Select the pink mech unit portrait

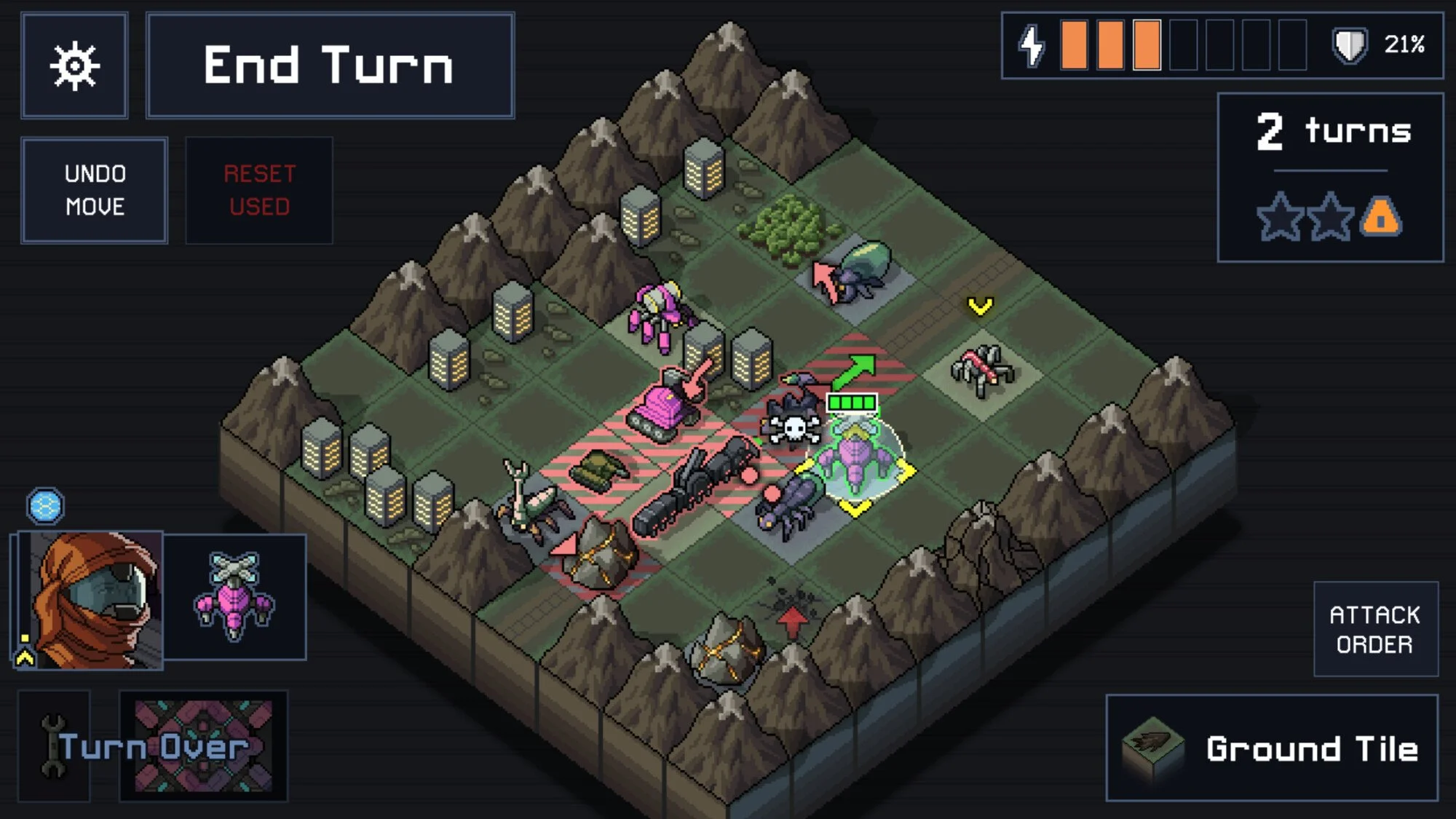point(234,597)
